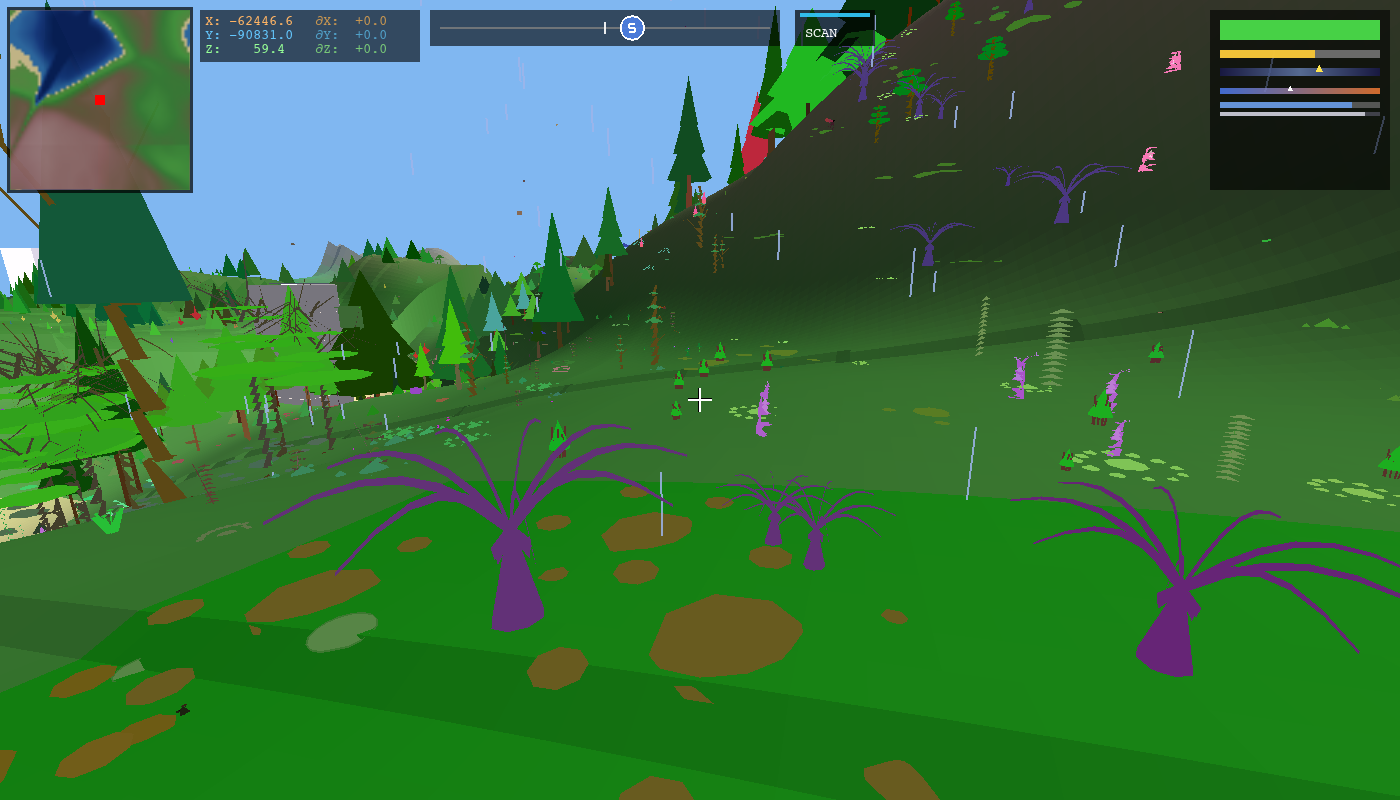The height and width of the screenshot is (800, 1400).
Task: Click the yellow stamina bar in the status panel
Action: [x=1265, y=54]
